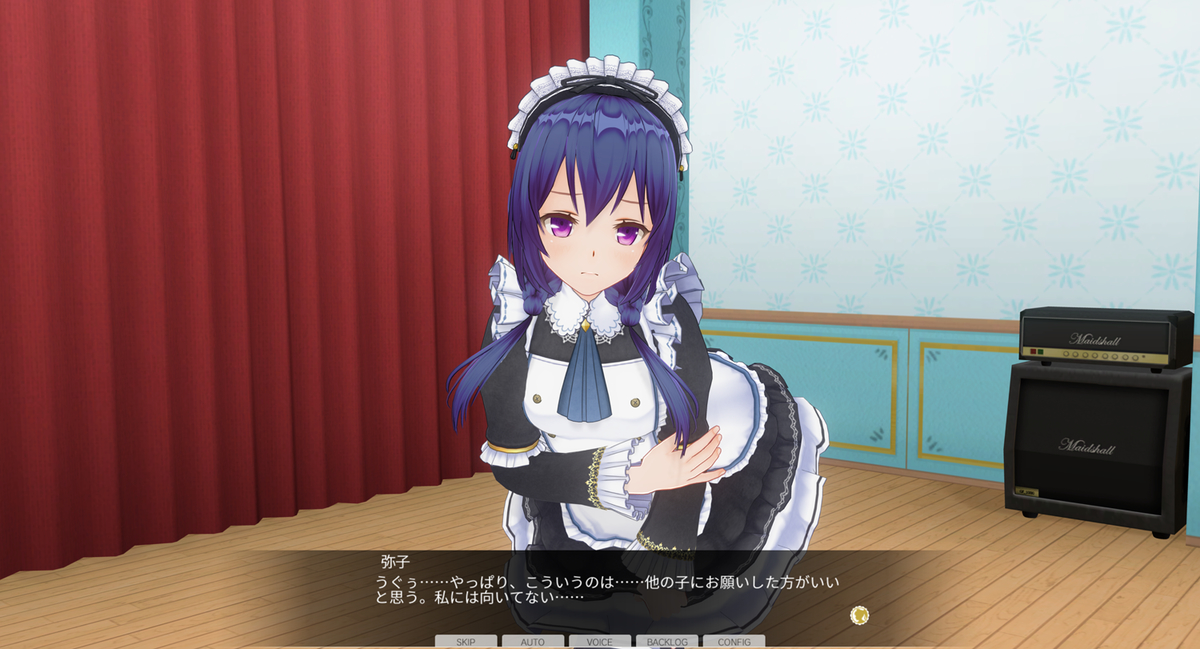Click the SKIP button
Viewport: 1200px width, 649px height.
(x=466, y=641)
